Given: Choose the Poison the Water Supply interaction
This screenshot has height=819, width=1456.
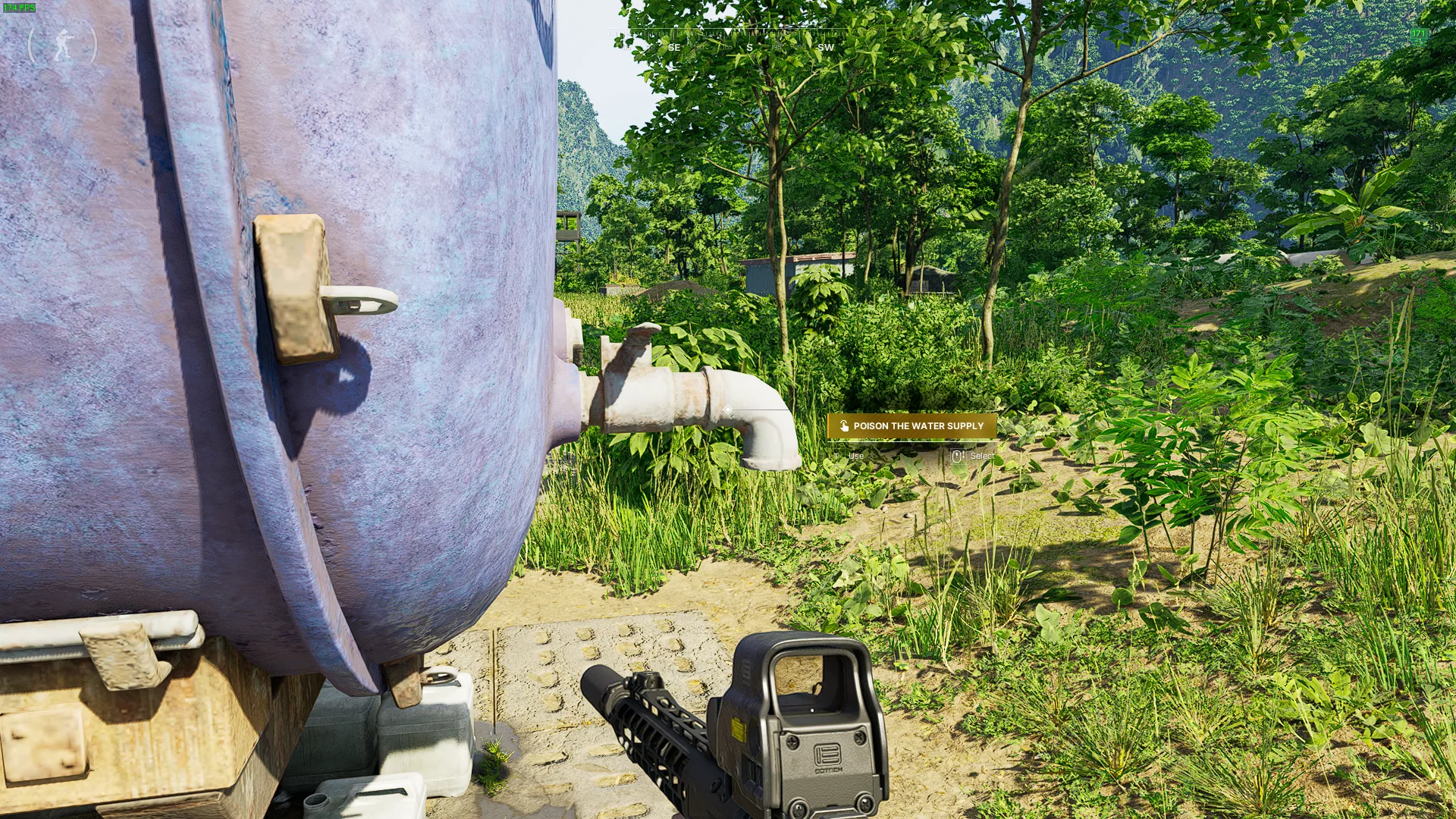Looking at the screenshot, I should [912, 426].
